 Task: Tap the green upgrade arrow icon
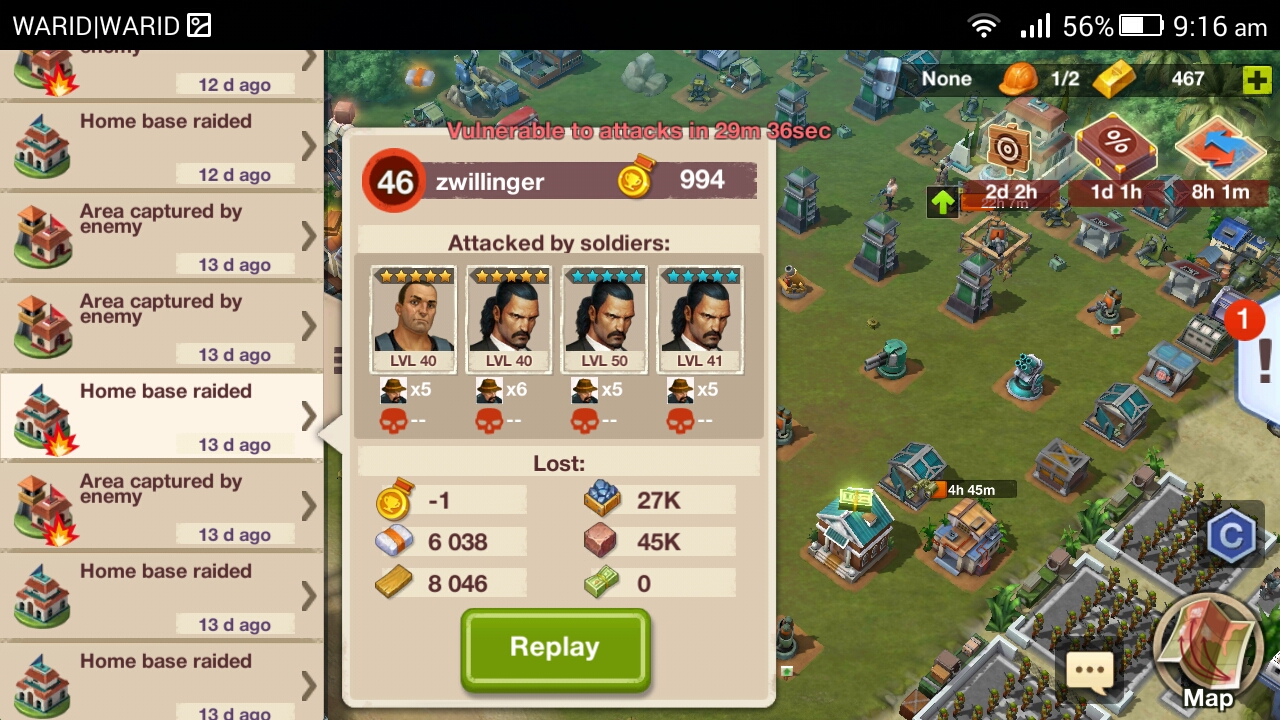point(942,202)
